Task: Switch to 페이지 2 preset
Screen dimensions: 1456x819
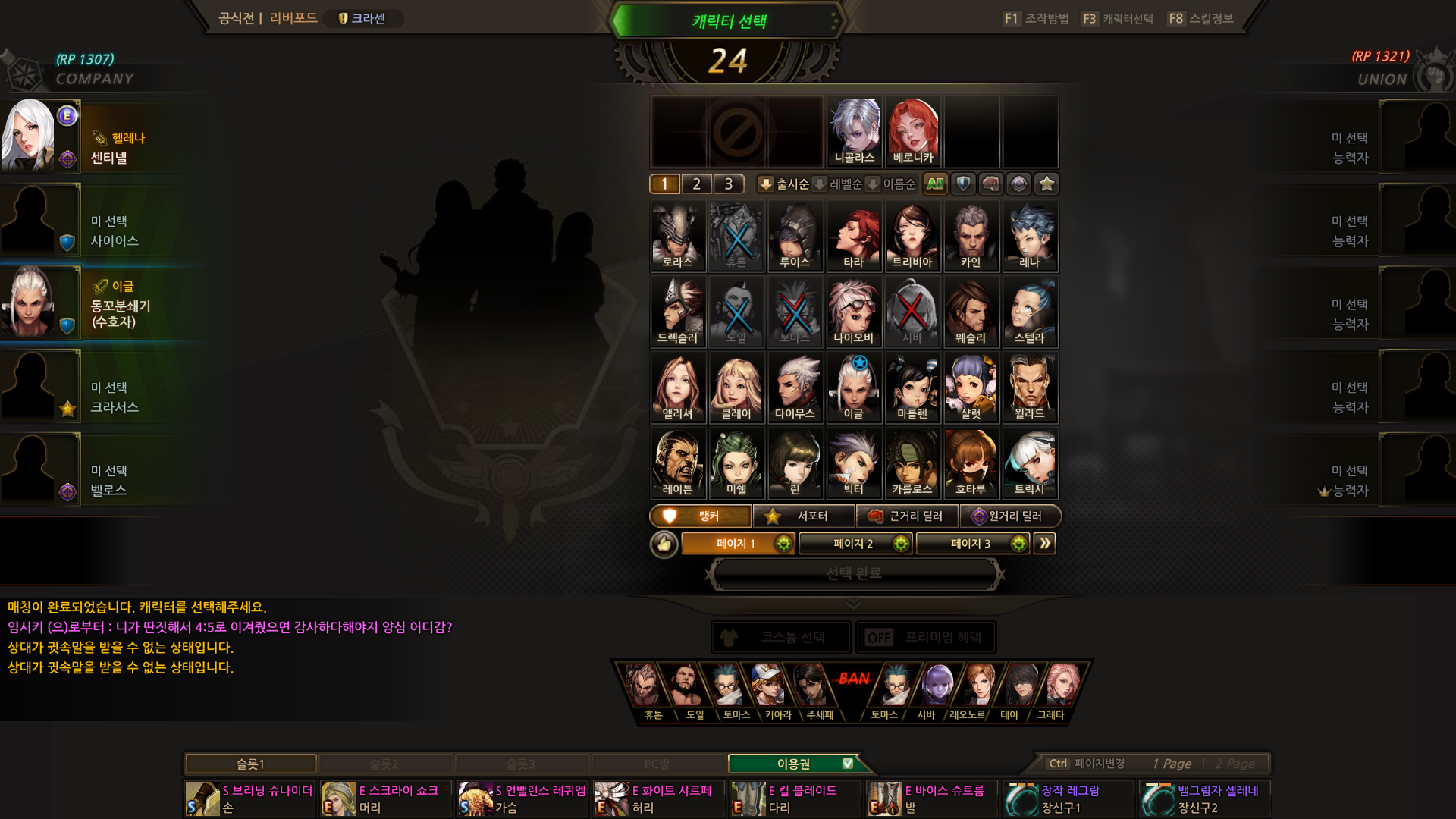Action: pos(855,544)
